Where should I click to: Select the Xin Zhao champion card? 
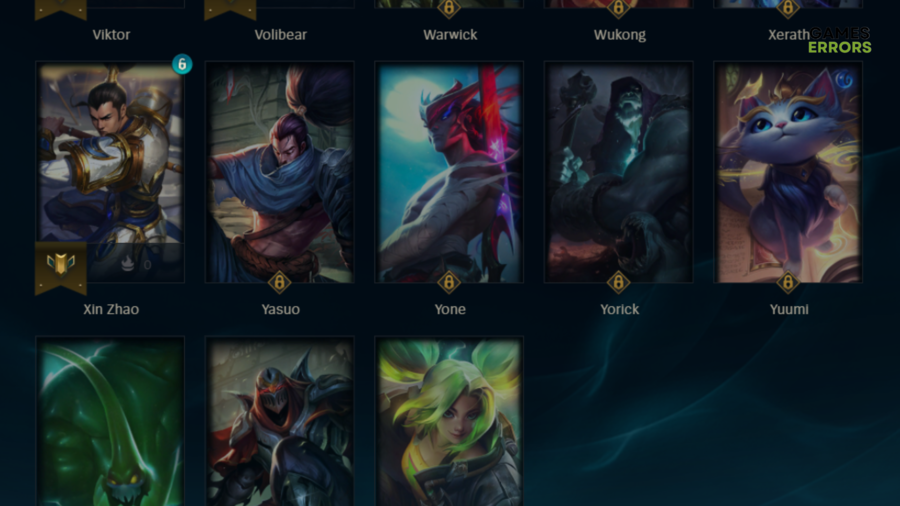pos(110,160)
